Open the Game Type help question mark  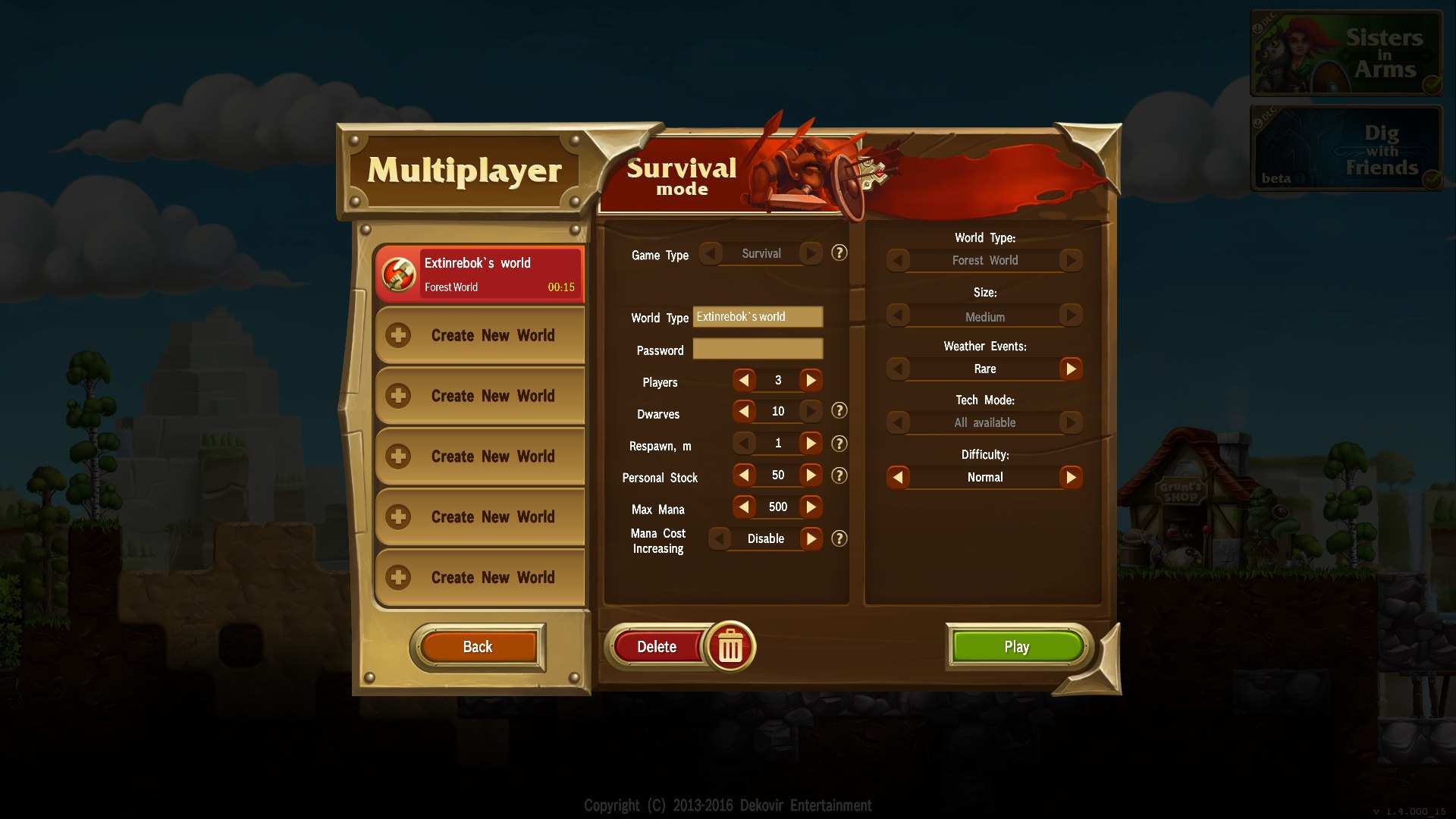839,253
